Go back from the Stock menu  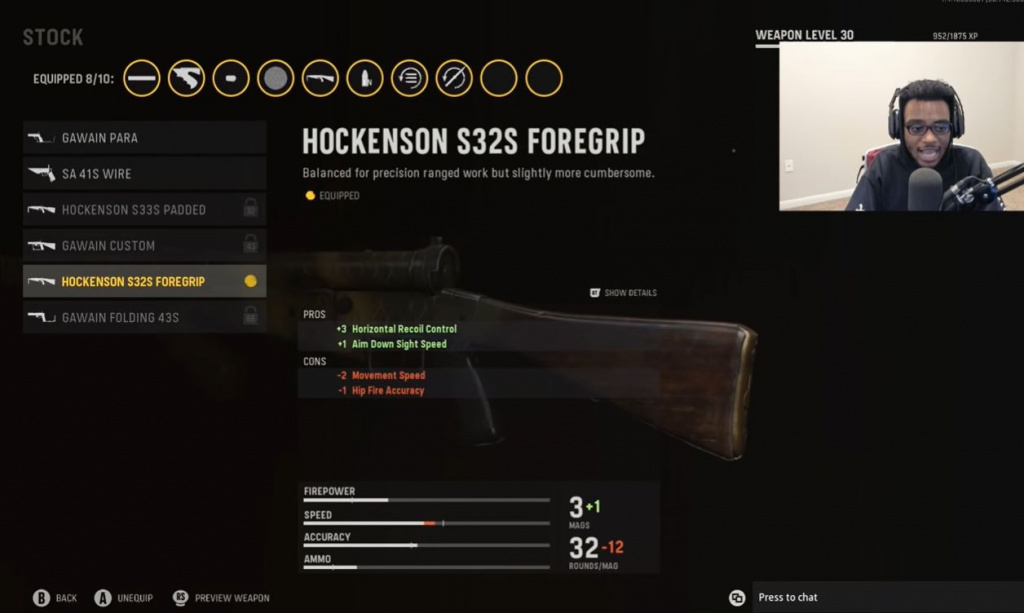[x=54, y=598]
